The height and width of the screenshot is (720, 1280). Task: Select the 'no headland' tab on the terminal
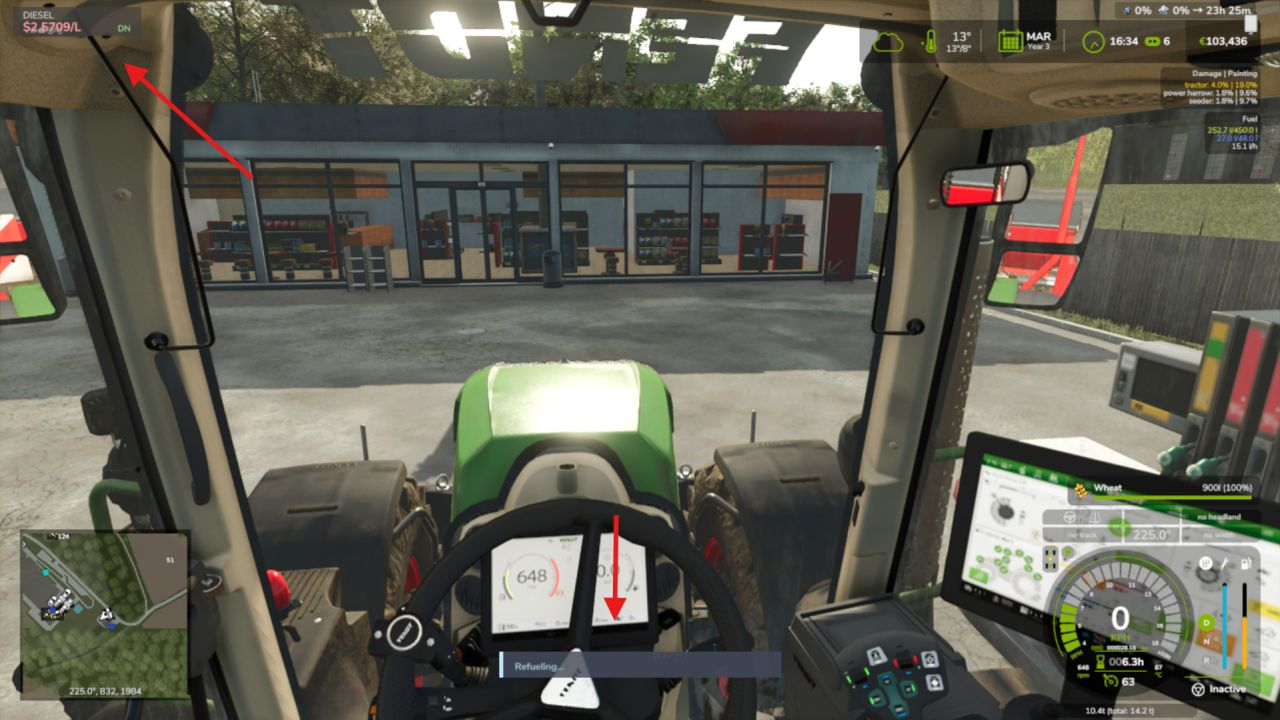pos(1219,517)
